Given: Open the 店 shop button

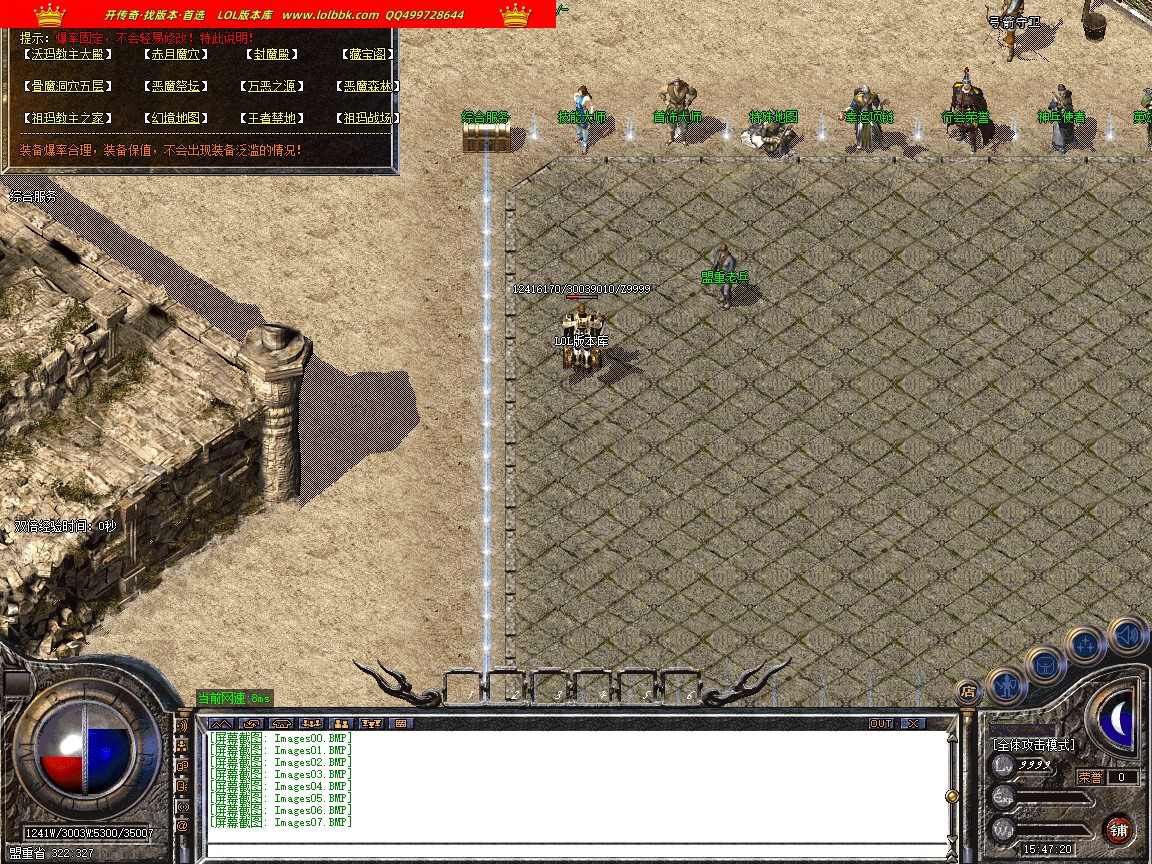Looking at the screenshot, I should (x=967, y=691).
